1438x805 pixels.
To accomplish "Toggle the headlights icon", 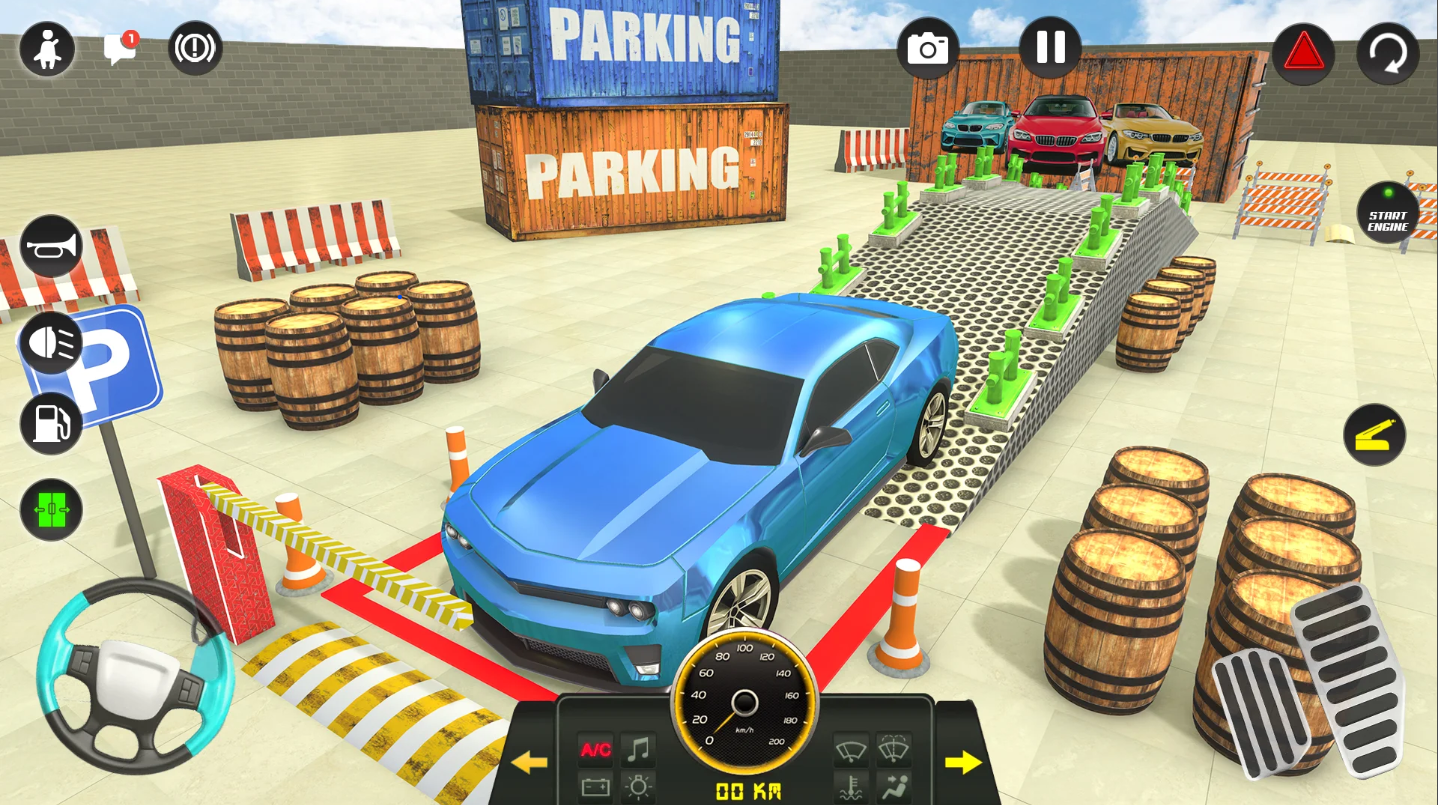I will (x=51, y=342).
